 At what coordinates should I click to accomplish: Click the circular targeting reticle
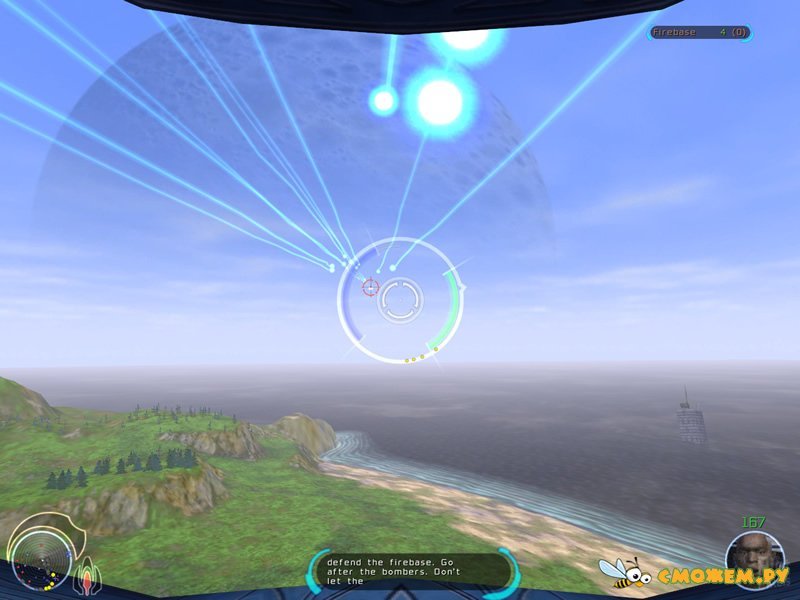[x=399, y=298]
